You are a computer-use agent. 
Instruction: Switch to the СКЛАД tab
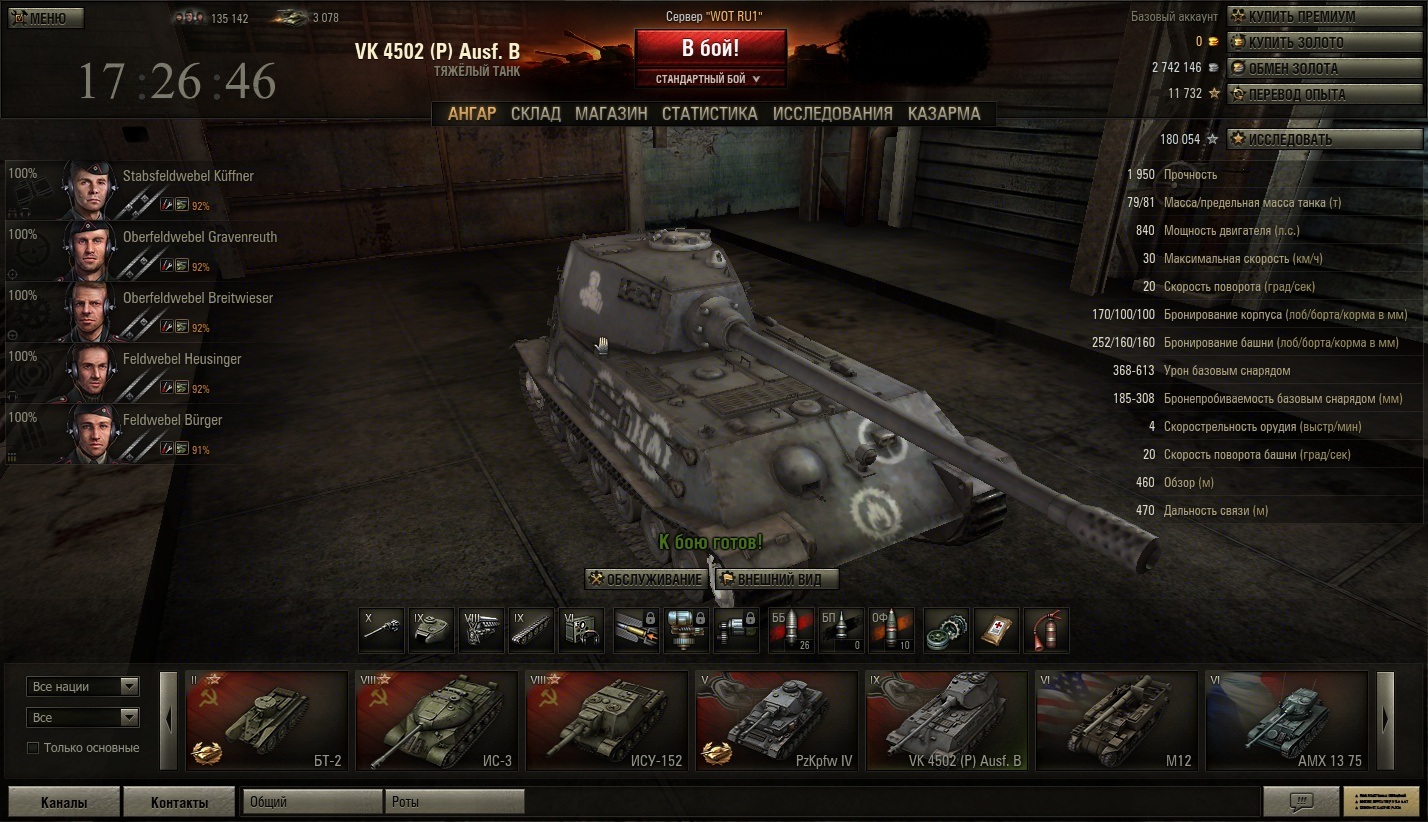535,114
